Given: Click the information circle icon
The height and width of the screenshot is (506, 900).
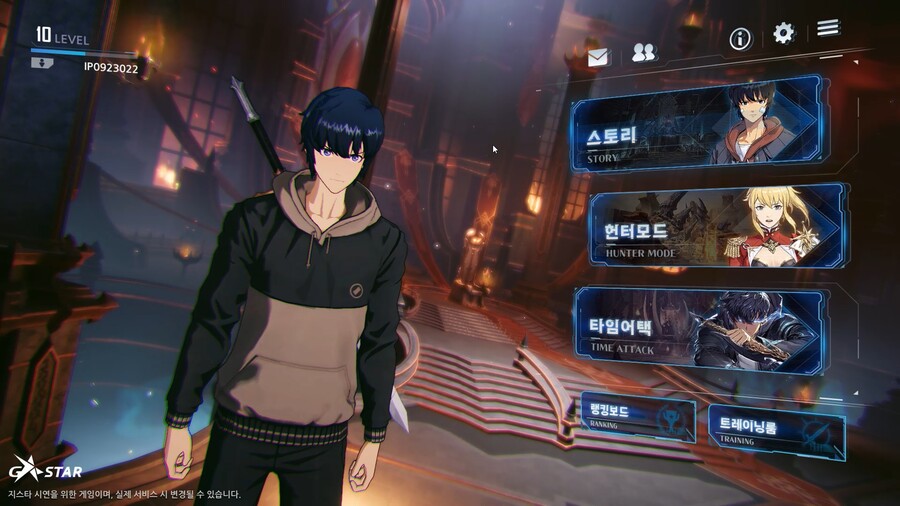Looking at the screenshot, I should coord(740,39).
